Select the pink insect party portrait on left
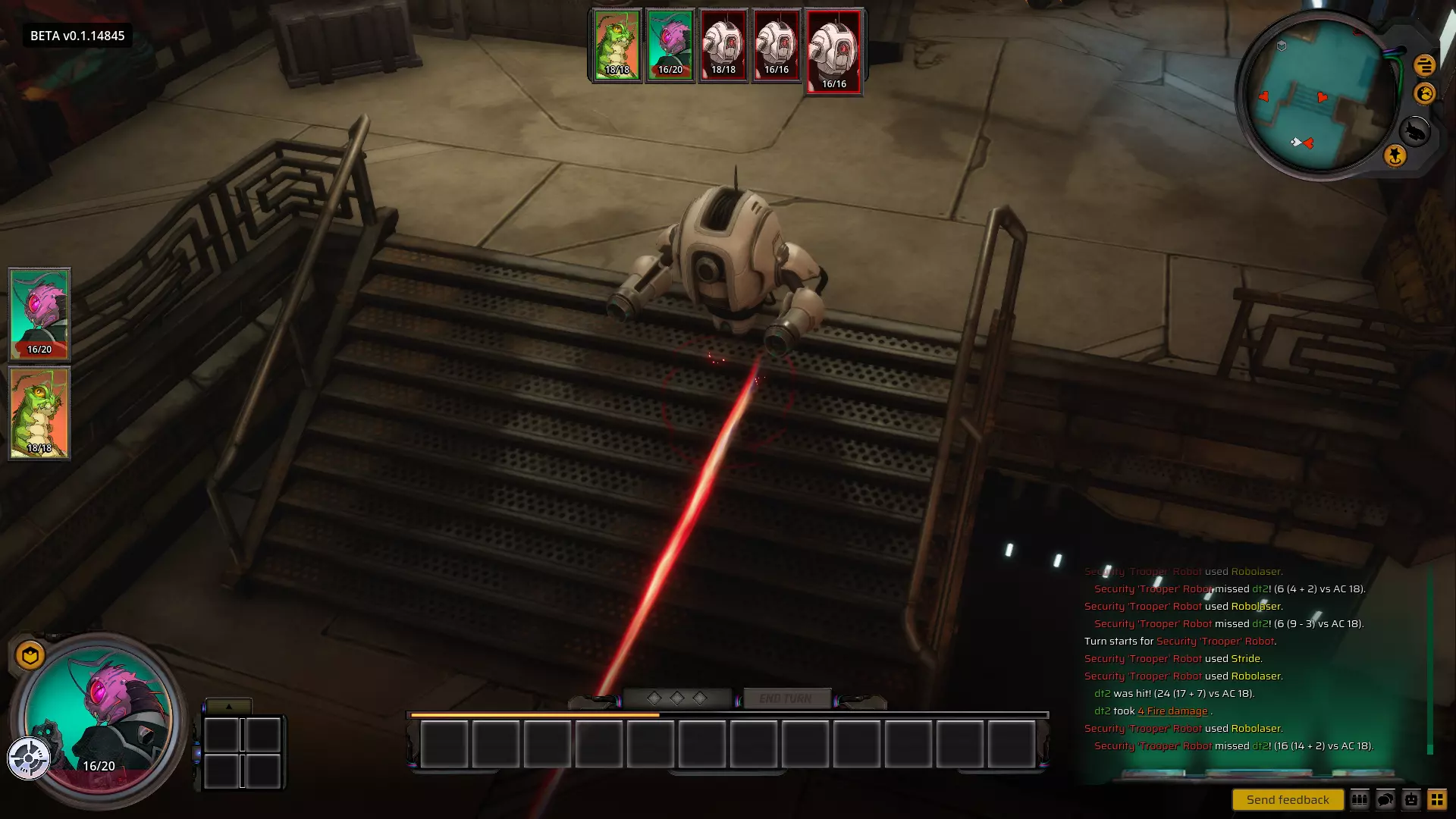 coord(39,314)
